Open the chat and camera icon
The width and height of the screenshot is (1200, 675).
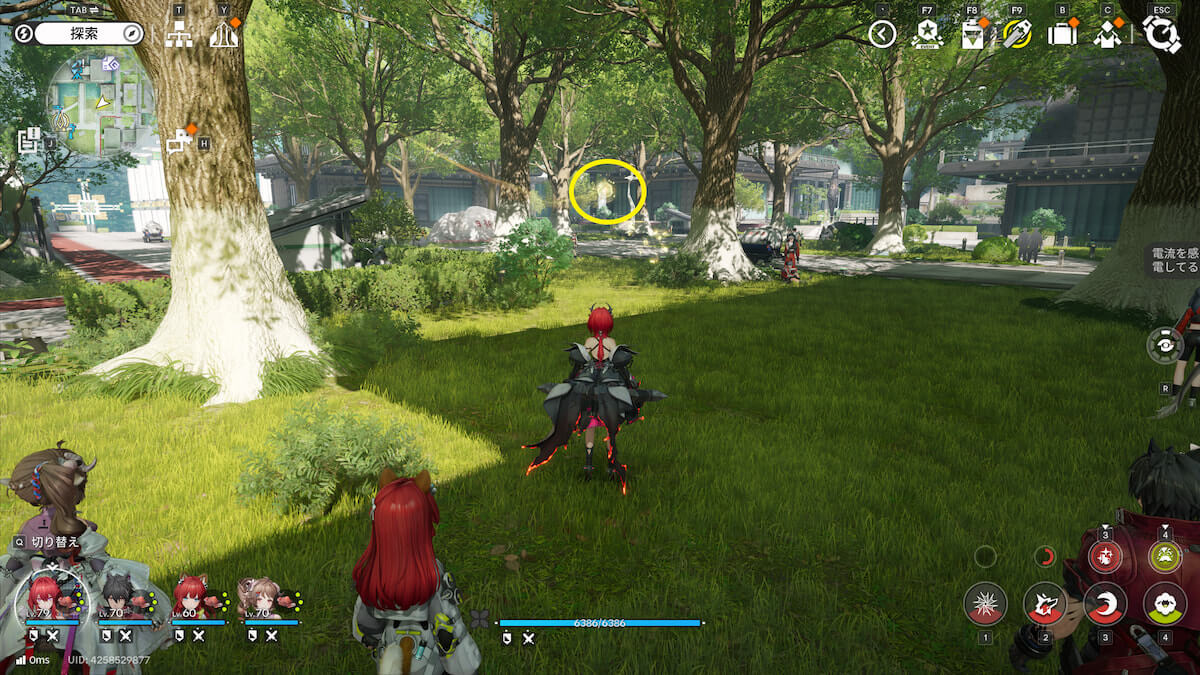(180, 143)
